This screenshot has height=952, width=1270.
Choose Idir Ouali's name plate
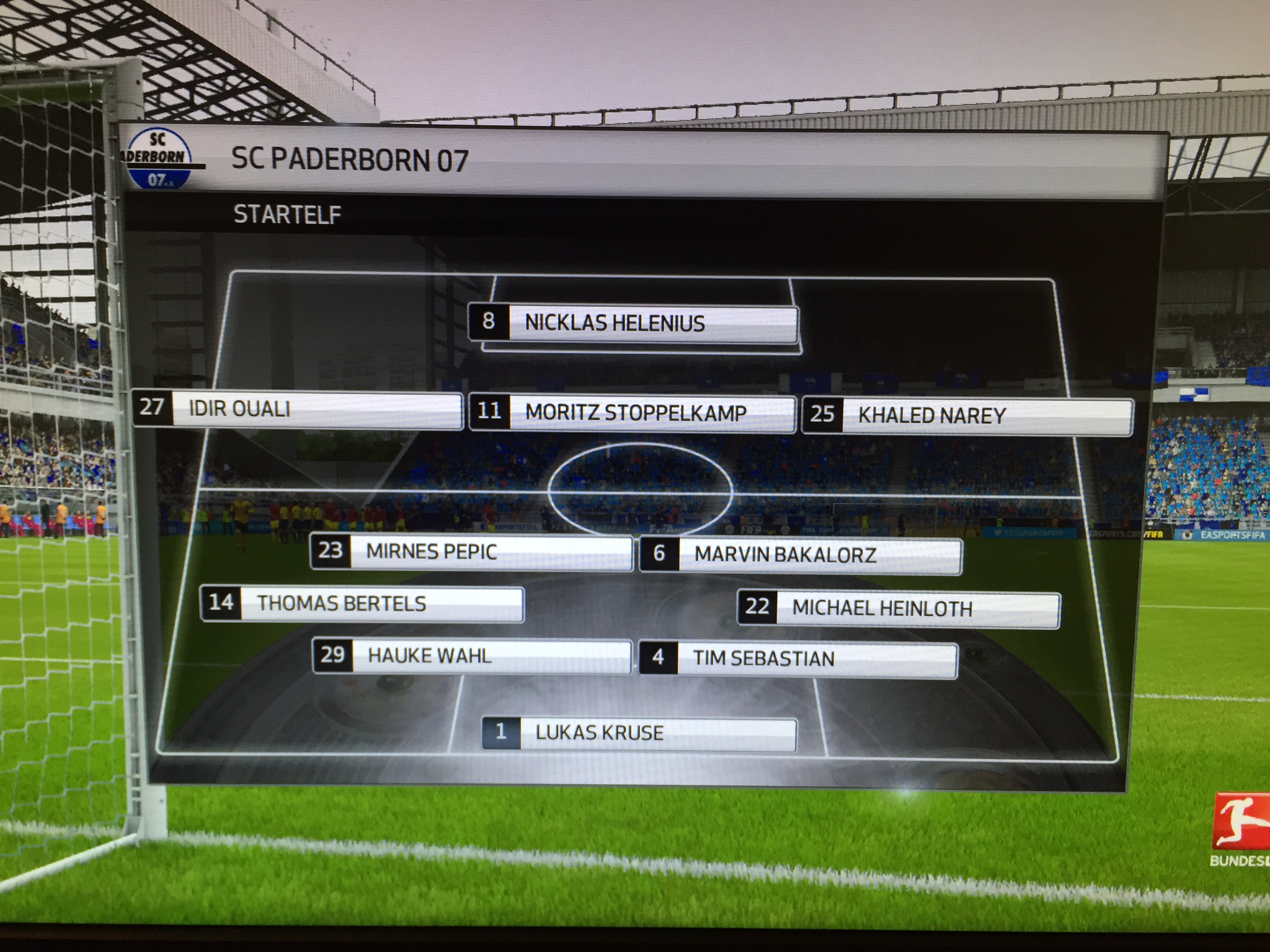(x=298, y=409)
